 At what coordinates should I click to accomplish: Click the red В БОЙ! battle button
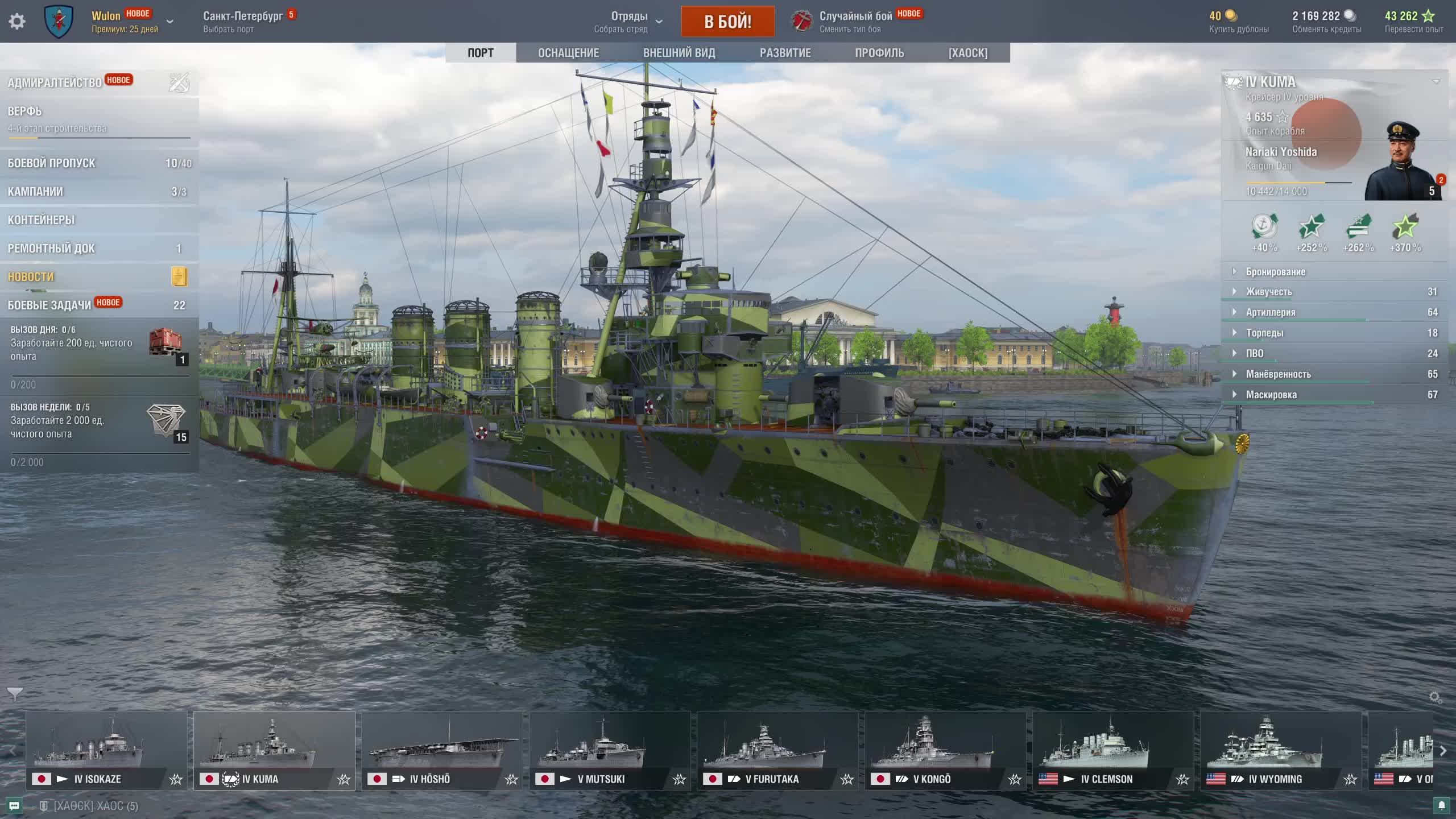tap(727, 22)
